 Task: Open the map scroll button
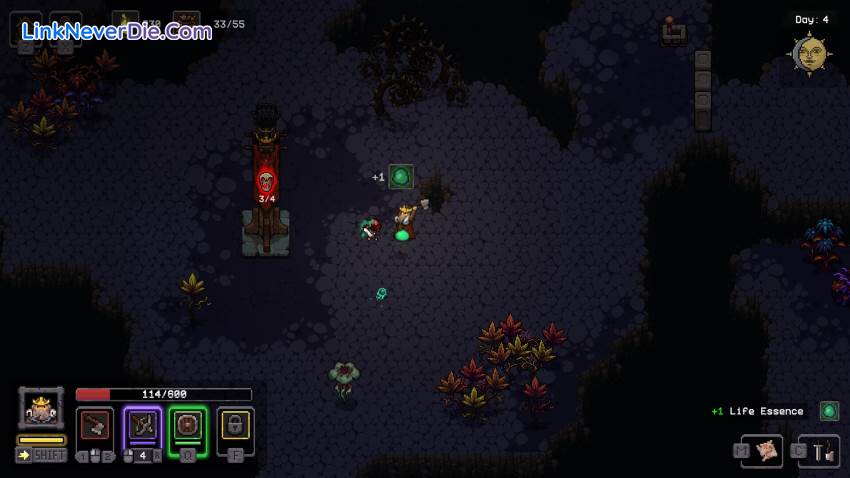tap(768, 452)
